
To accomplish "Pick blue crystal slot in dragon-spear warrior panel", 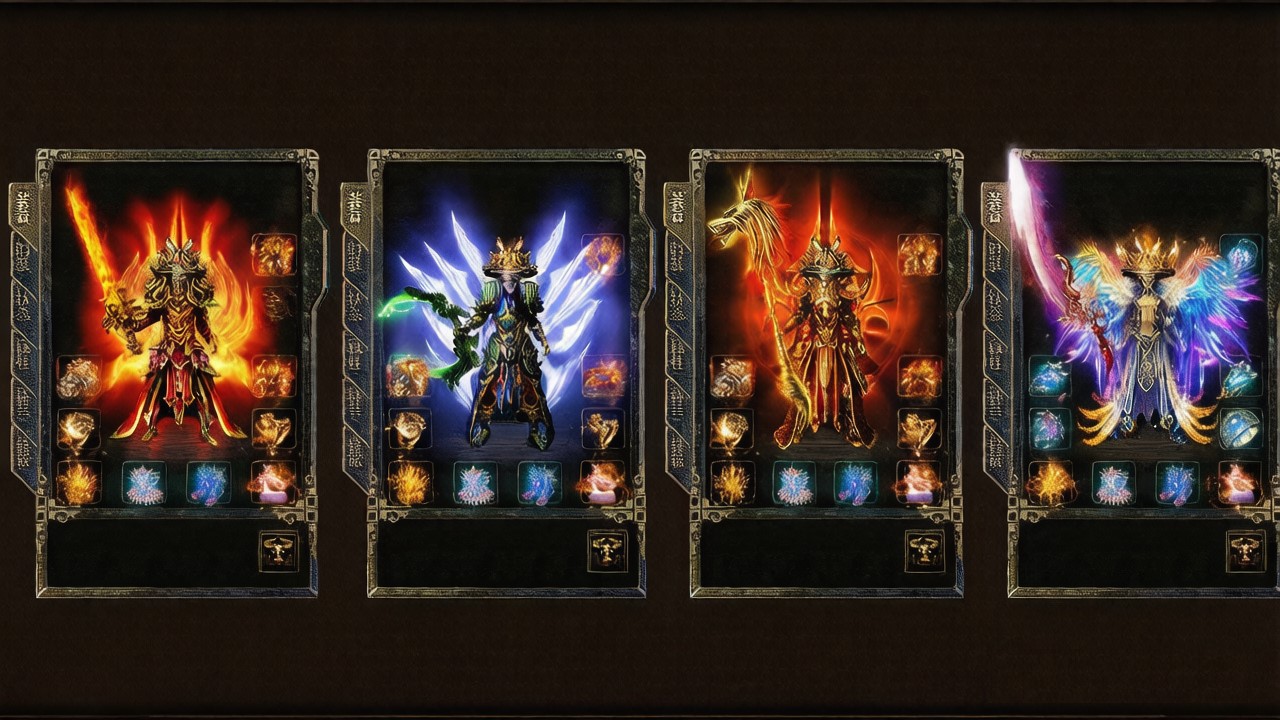I will tap(856, 483).
